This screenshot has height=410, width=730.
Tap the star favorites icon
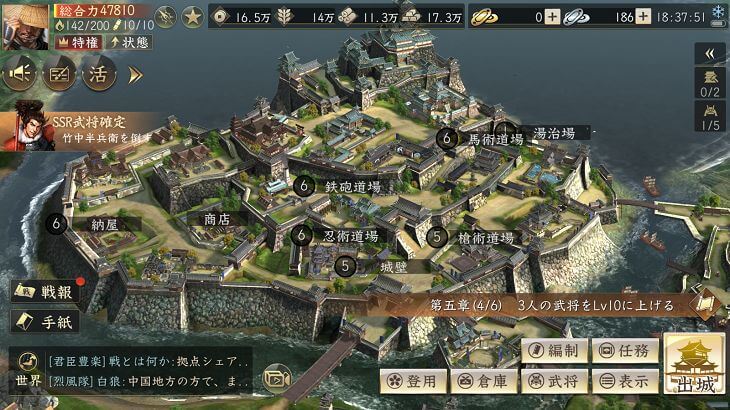192,17
